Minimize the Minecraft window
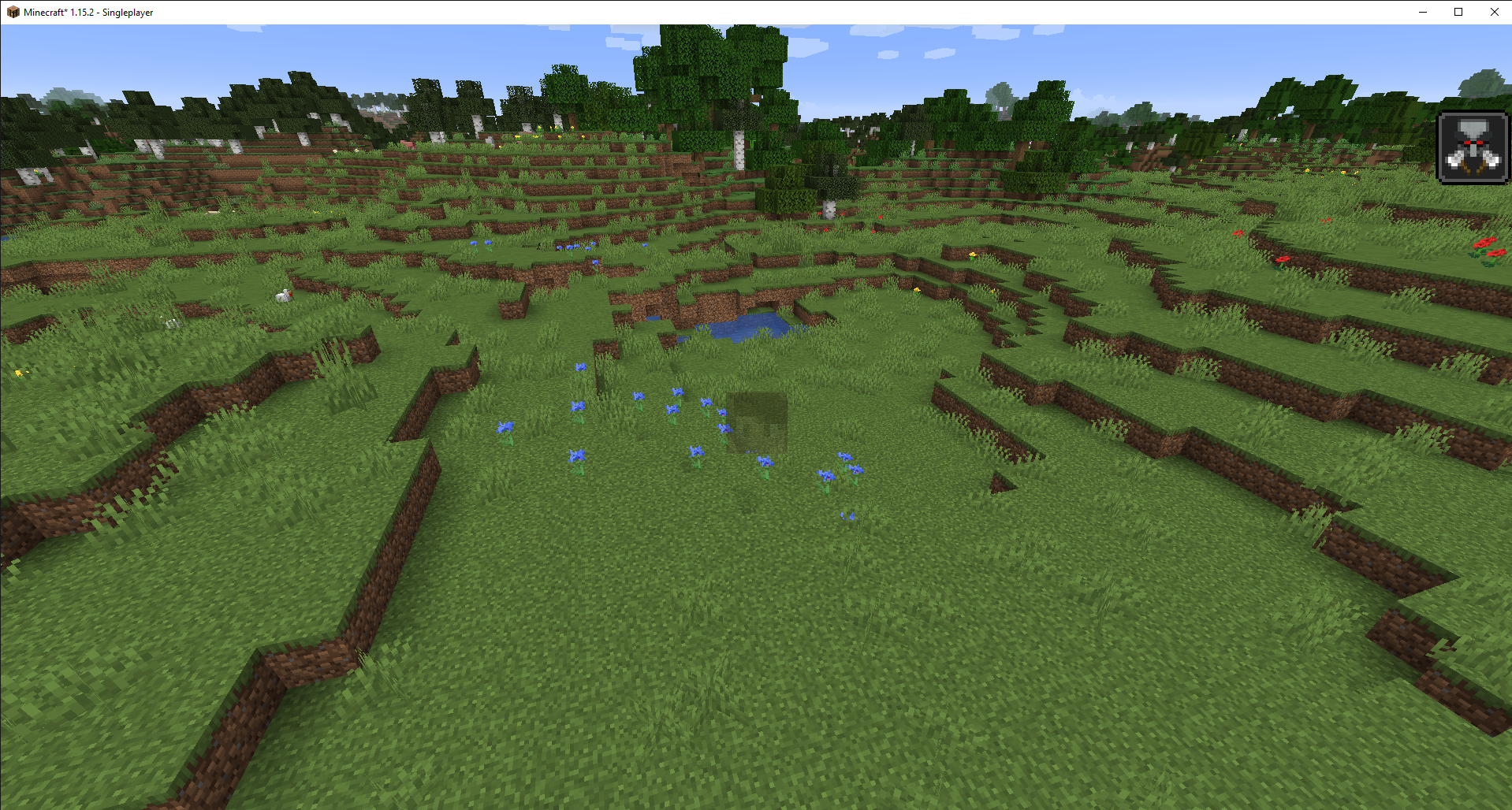1512x810 pixels. click(1421, 12)
